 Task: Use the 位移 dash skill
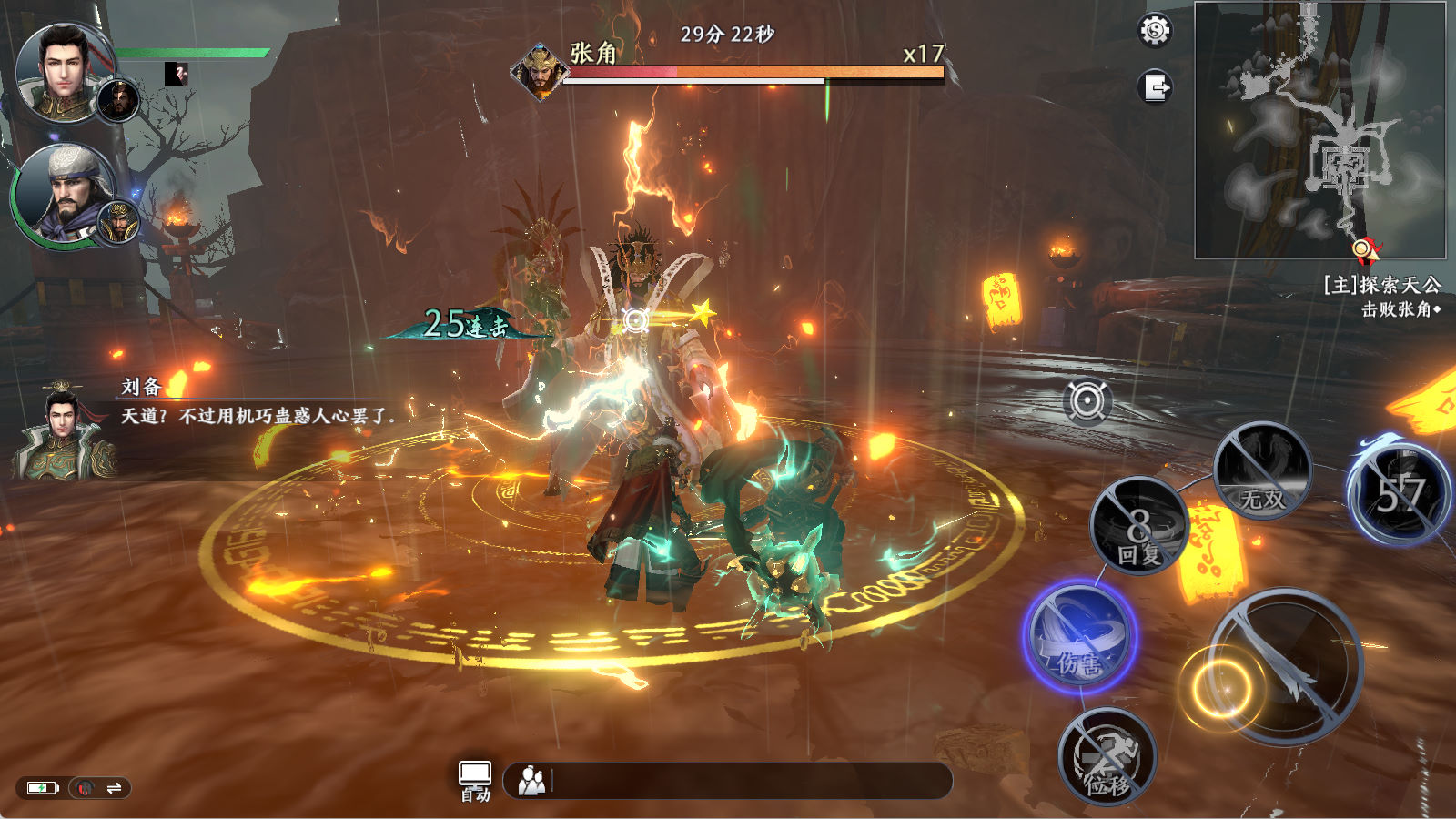coord(1107,757)
